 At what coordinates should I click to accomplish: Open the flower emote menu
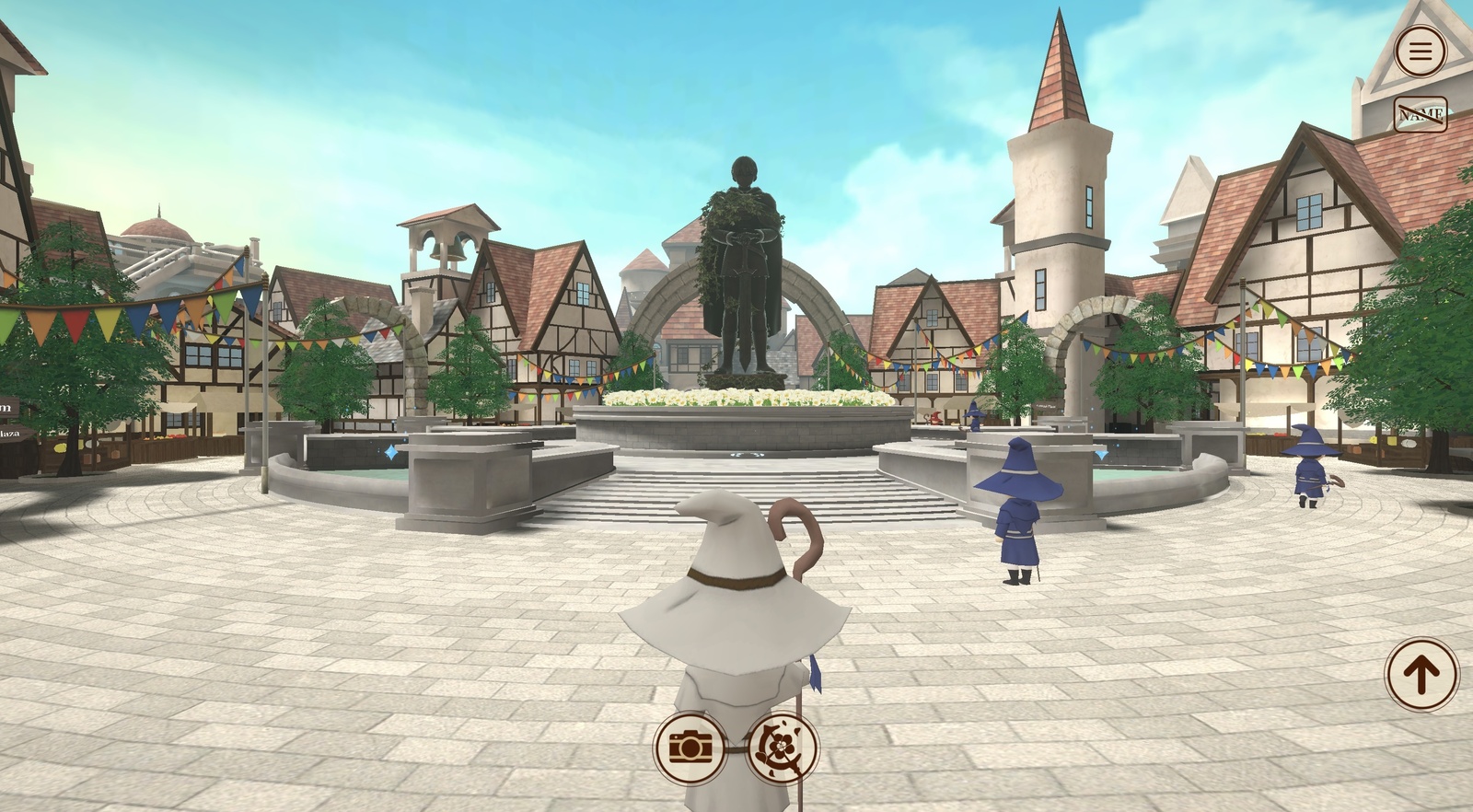(783, 747)
